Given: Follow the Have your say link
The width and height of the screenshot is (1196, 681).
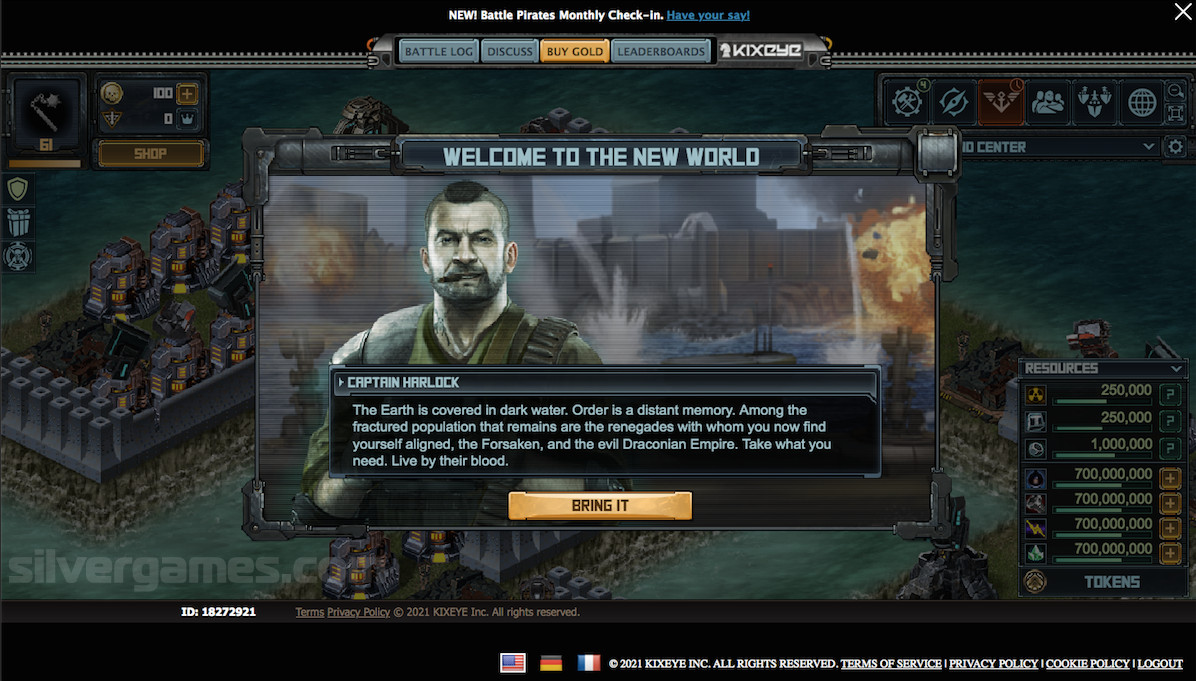Looking at the screenshot, I should pyautogui.click(x=708, y=15).
